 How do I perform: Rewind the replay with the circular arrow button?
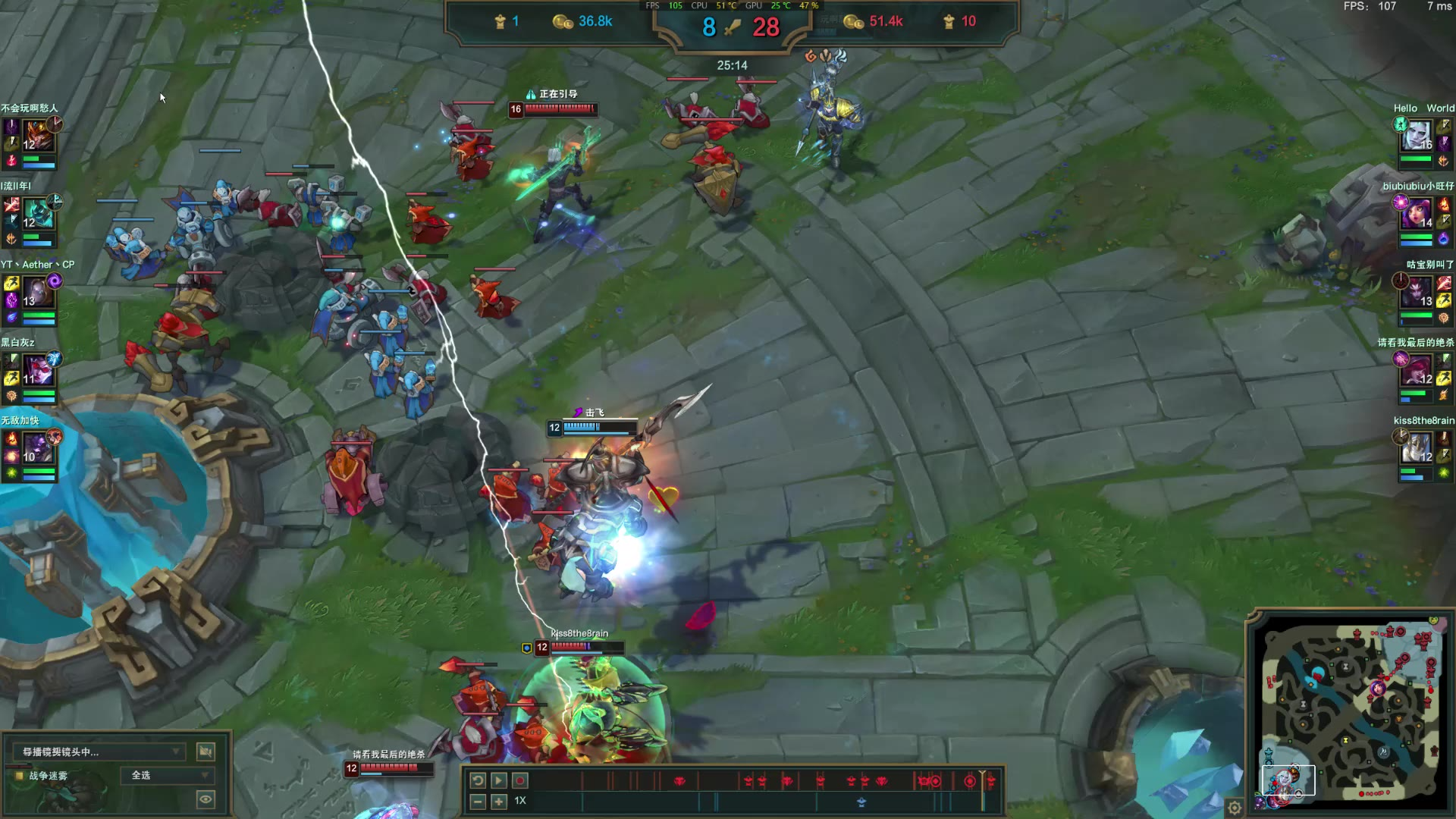[478, 780]
